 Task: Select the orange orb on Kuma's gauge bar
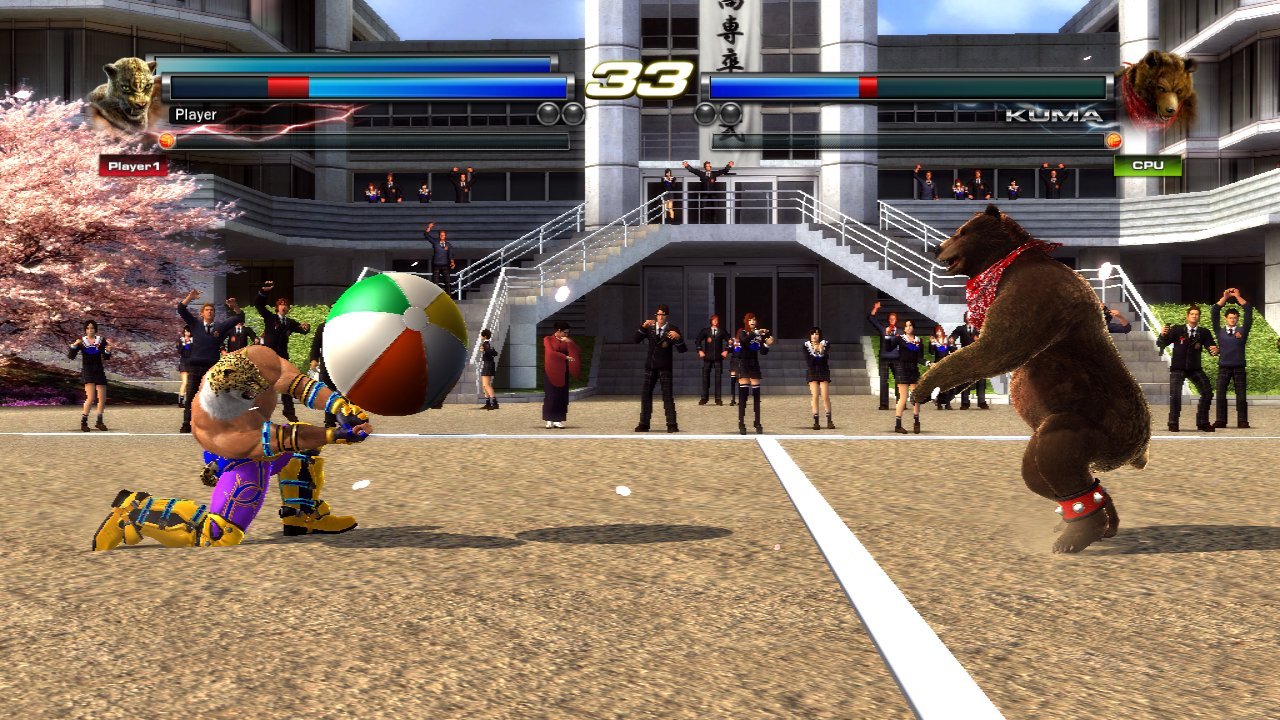pyautogui.click(x=1113, y=139)
